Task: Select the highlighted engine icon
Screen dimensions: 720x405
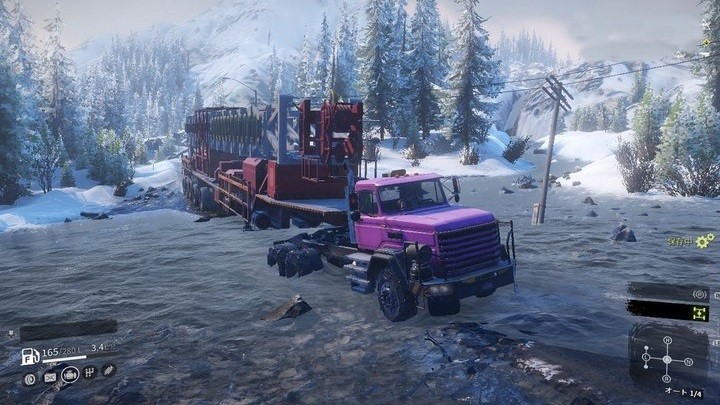Action: [70, 375]
